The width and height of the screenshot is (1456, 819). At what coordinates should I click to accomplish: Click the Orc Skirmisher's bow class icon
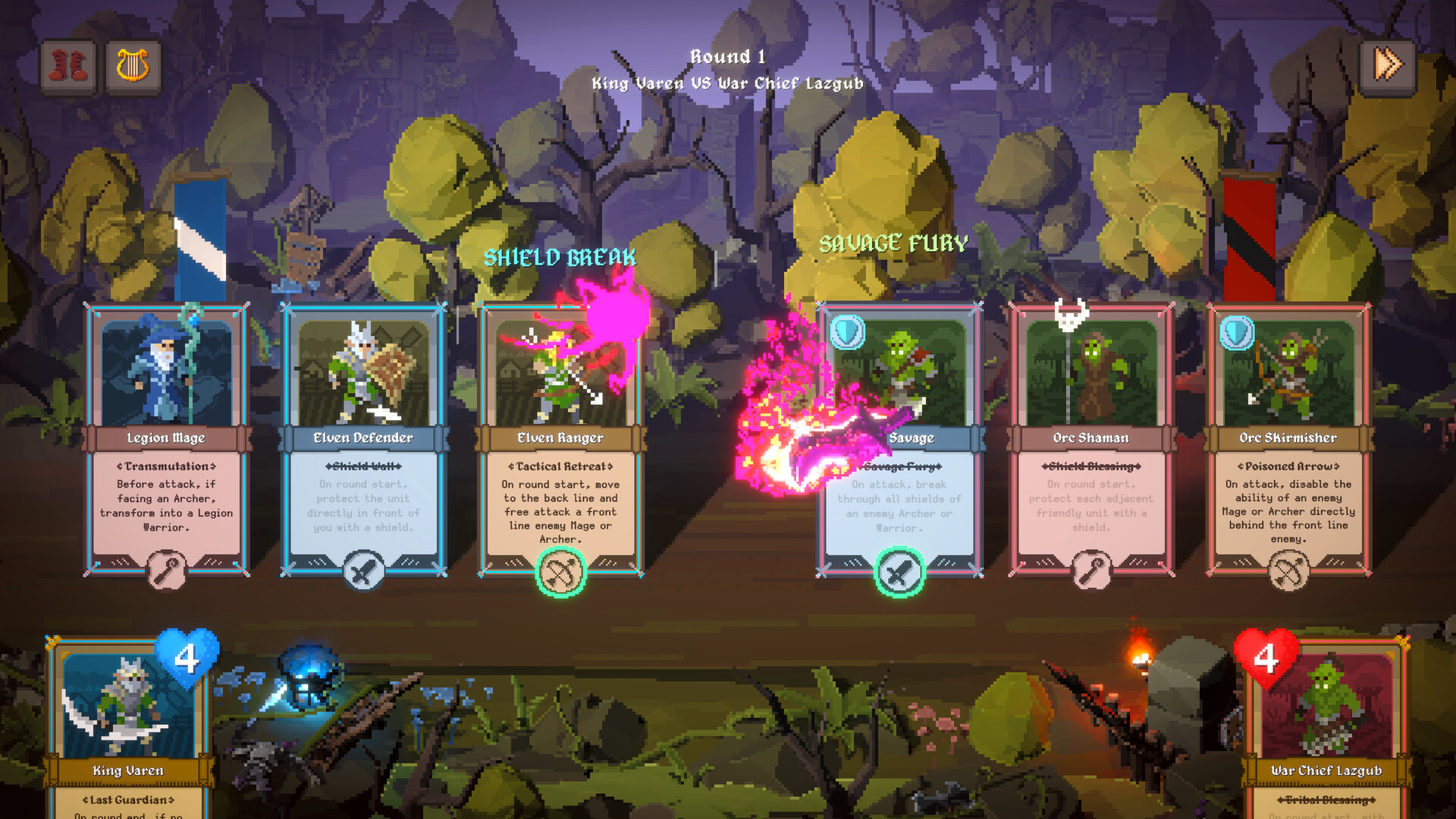(x=1288, y=571)
